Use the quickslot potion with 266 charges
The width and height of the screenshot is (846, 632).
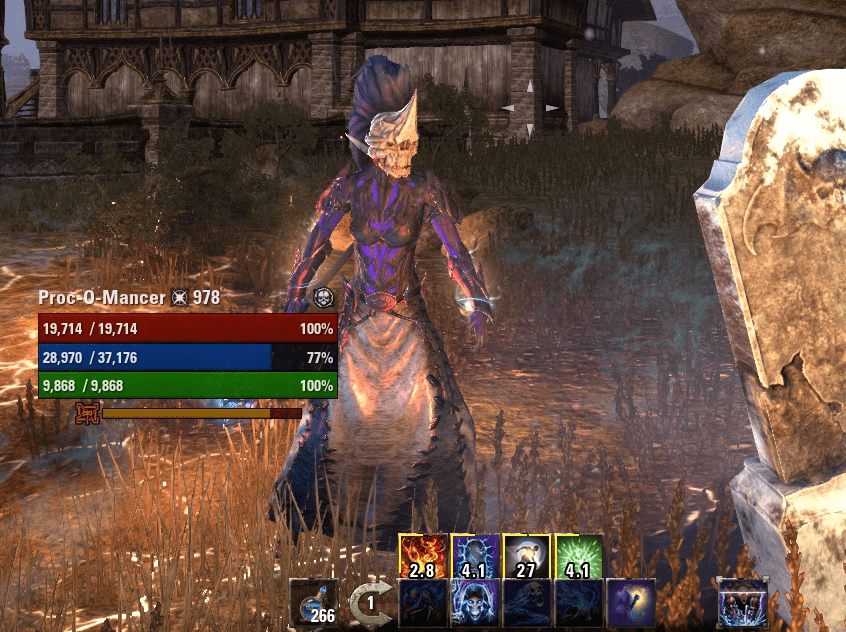point(314,603)
